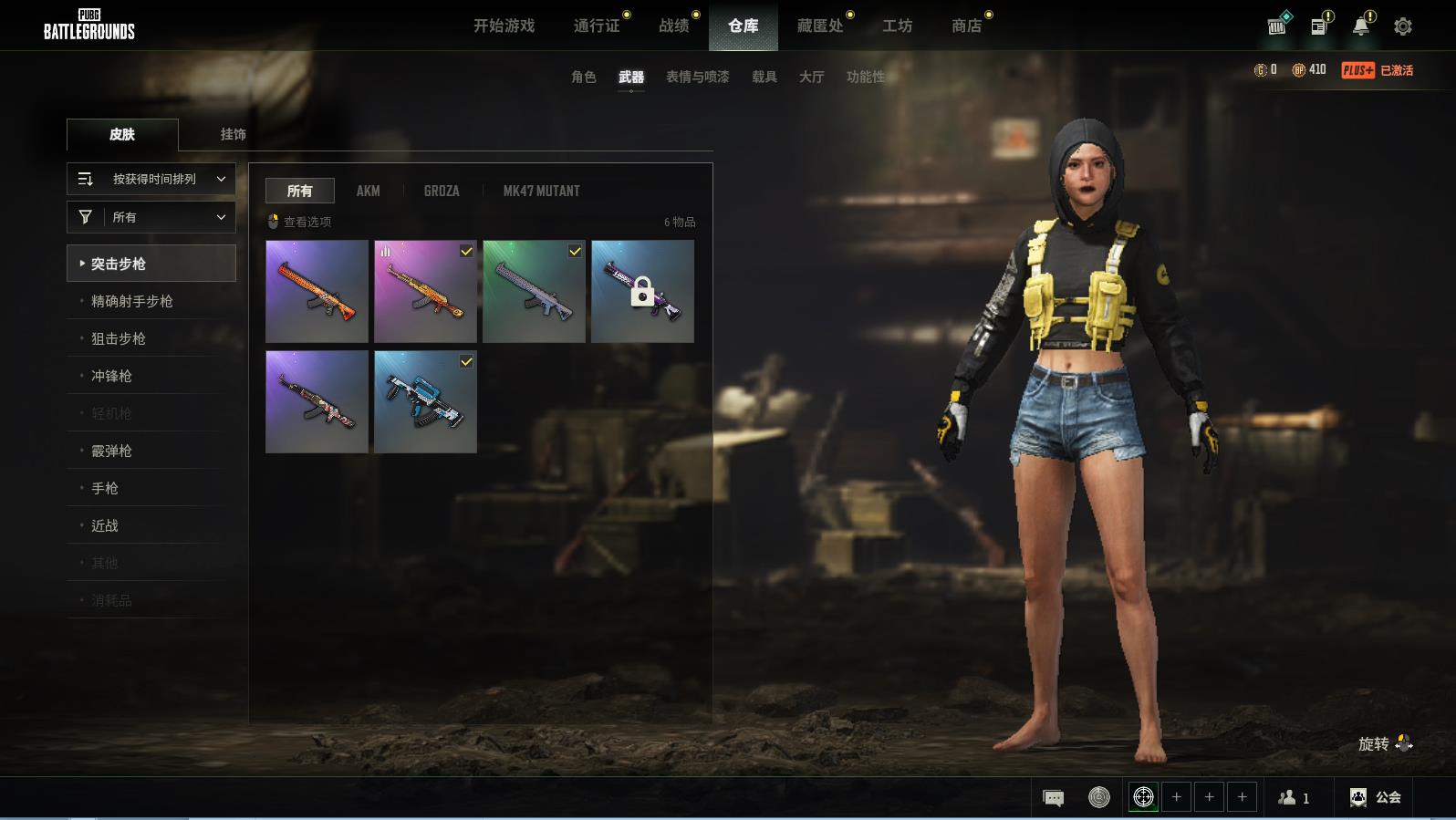
Task: Filter skins by MK47 MUTANT
Action: [x=541, y=191]
